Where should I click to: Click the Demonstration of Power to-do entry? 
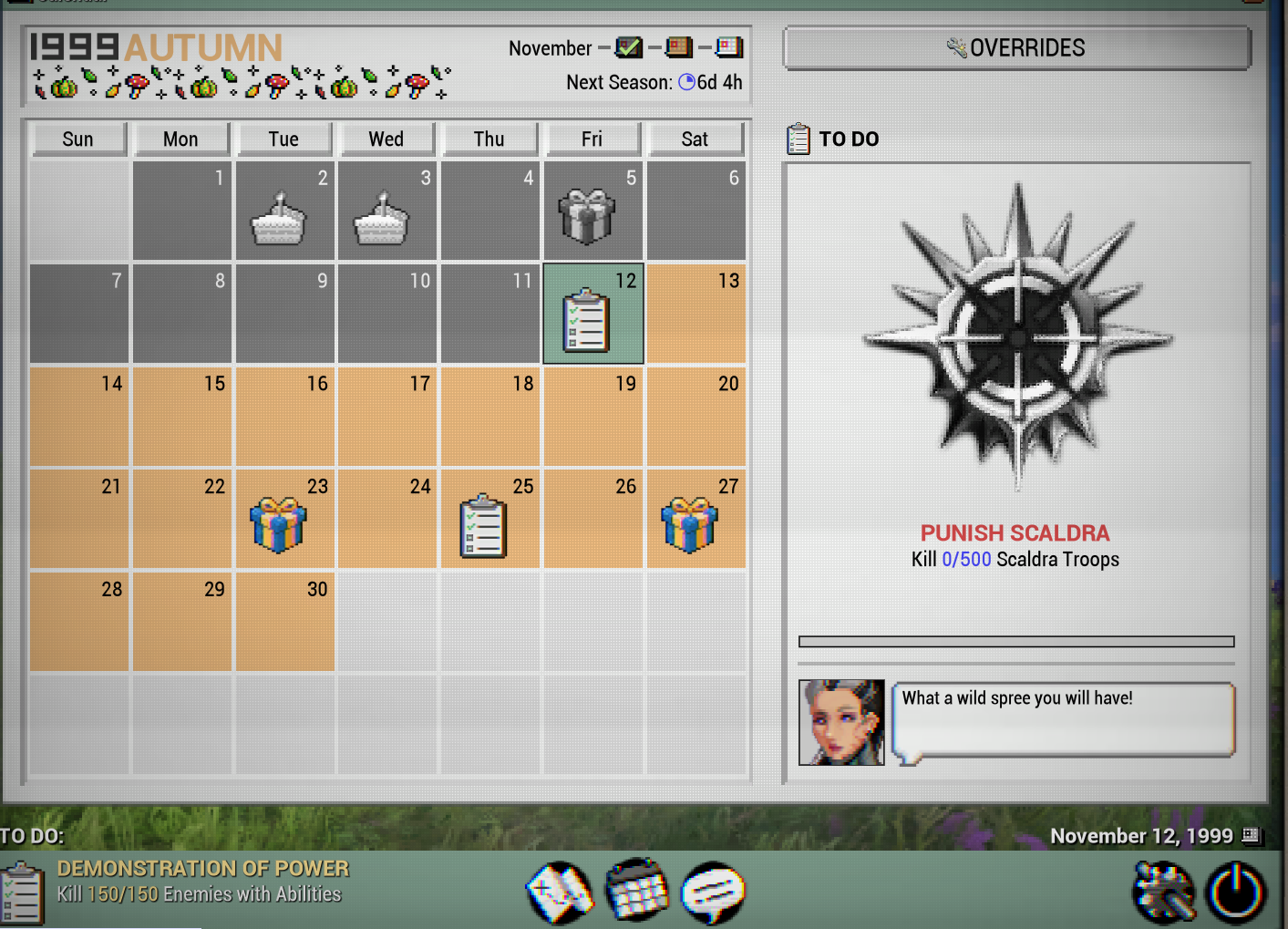pos(201,882)
